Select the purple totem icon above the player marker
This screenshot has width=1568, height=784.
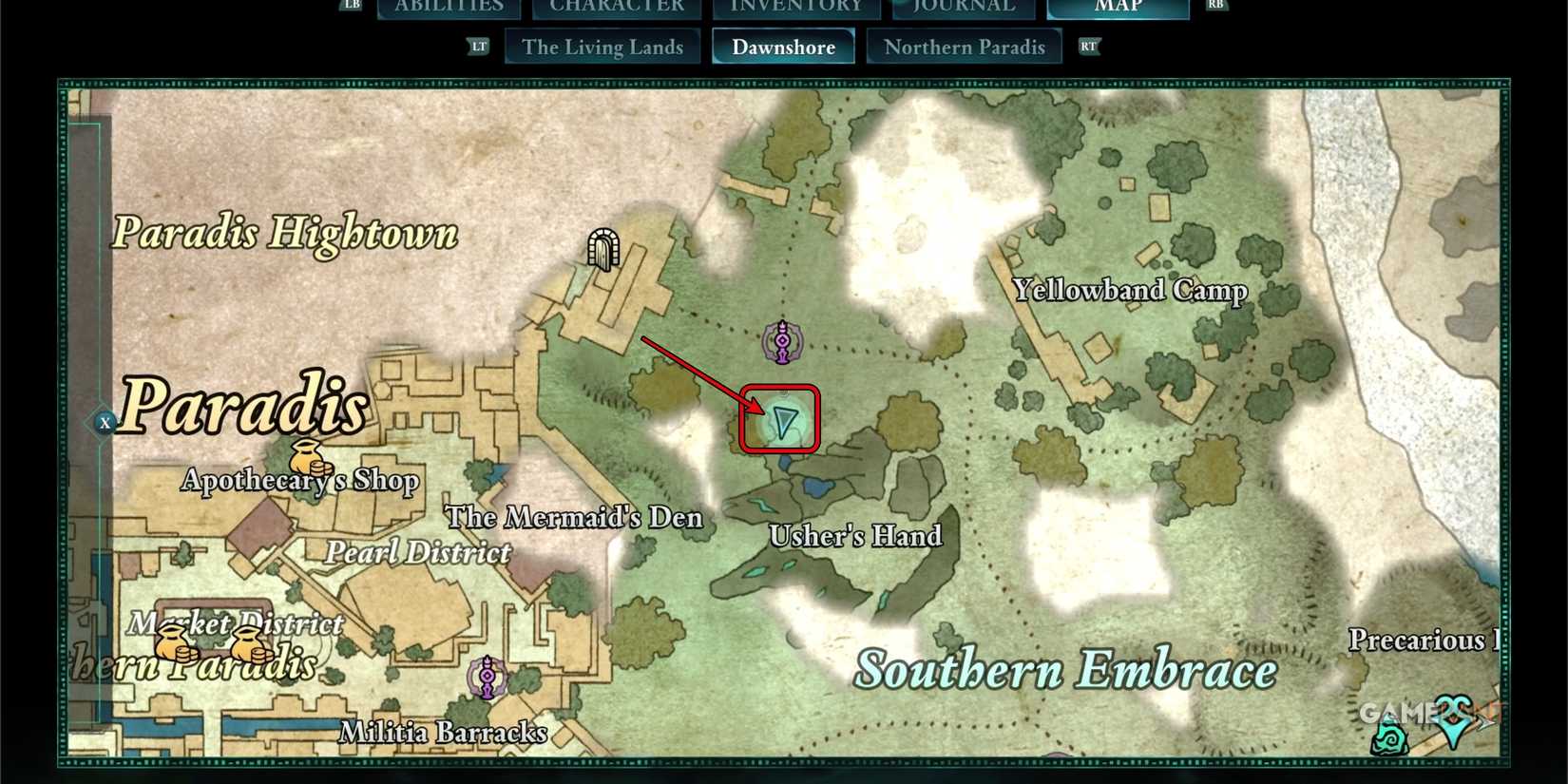click(x=781, y=340)
